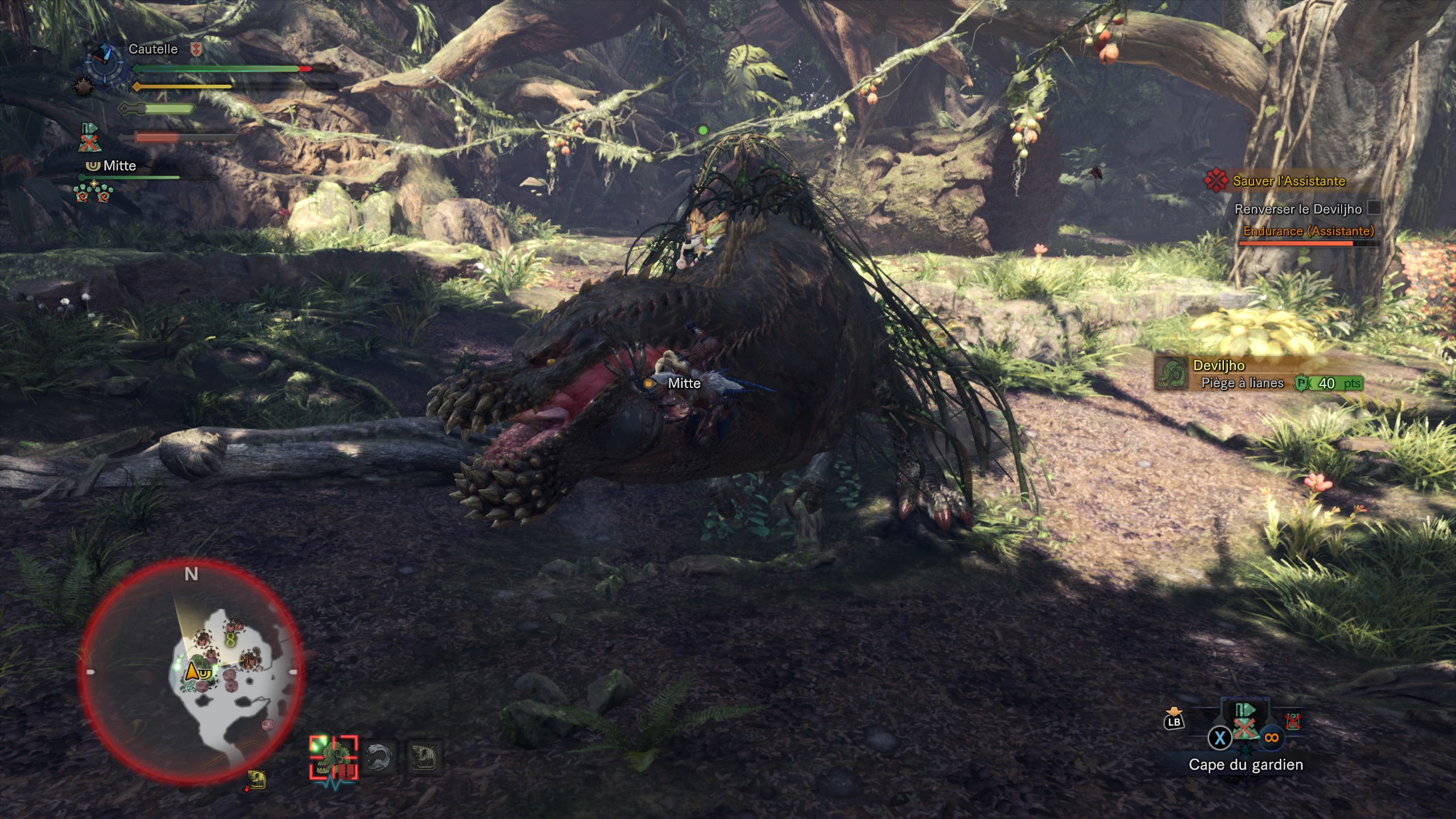This screenshot has height=819, width=1456.
Task: Select the Mitte nameplate over the Palico
Action: pyautogui.click(x=684, y=383)
